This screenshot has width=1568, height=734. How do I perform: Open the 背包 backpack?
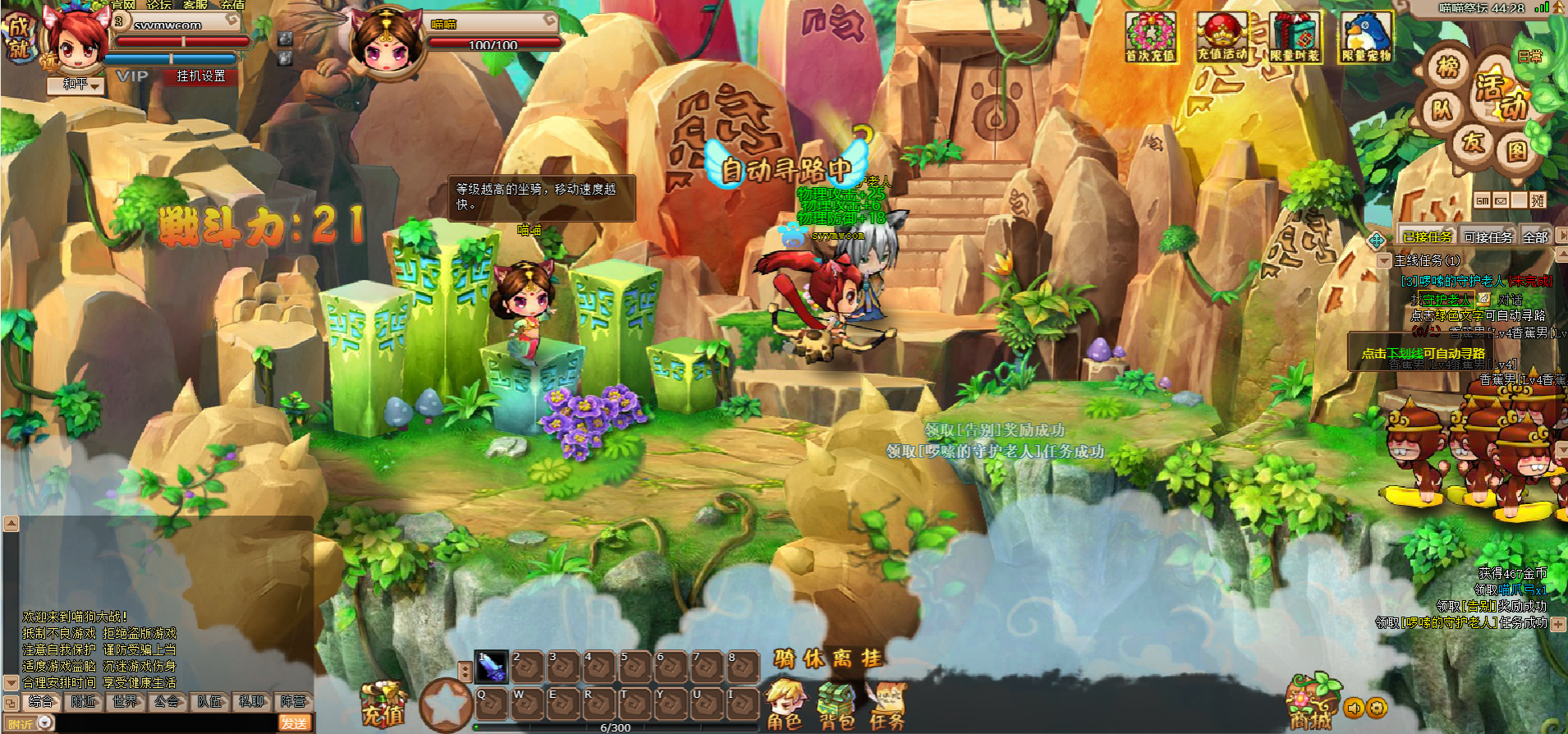pos(837,705)
